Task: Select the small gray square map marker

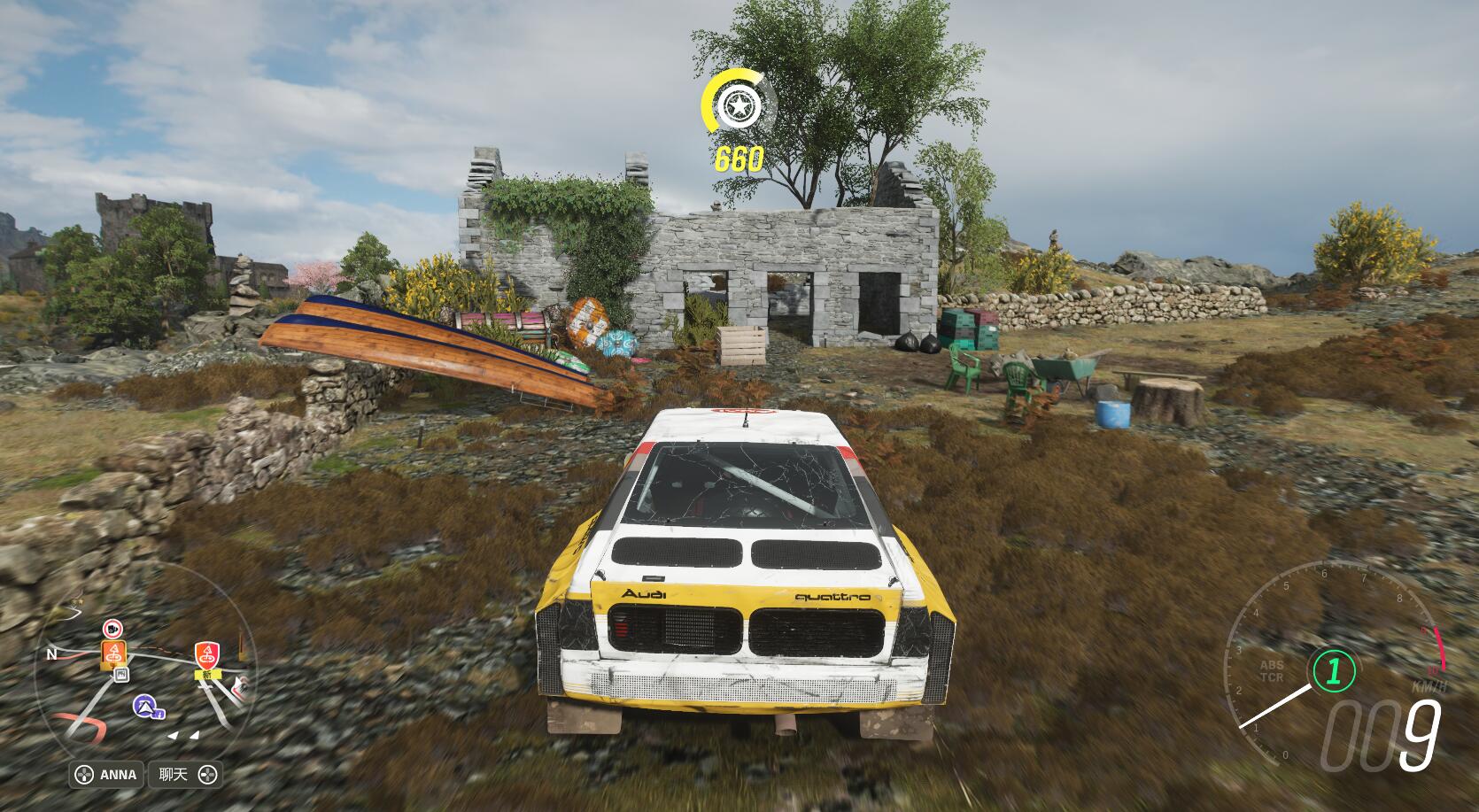Action: (122, 675)
